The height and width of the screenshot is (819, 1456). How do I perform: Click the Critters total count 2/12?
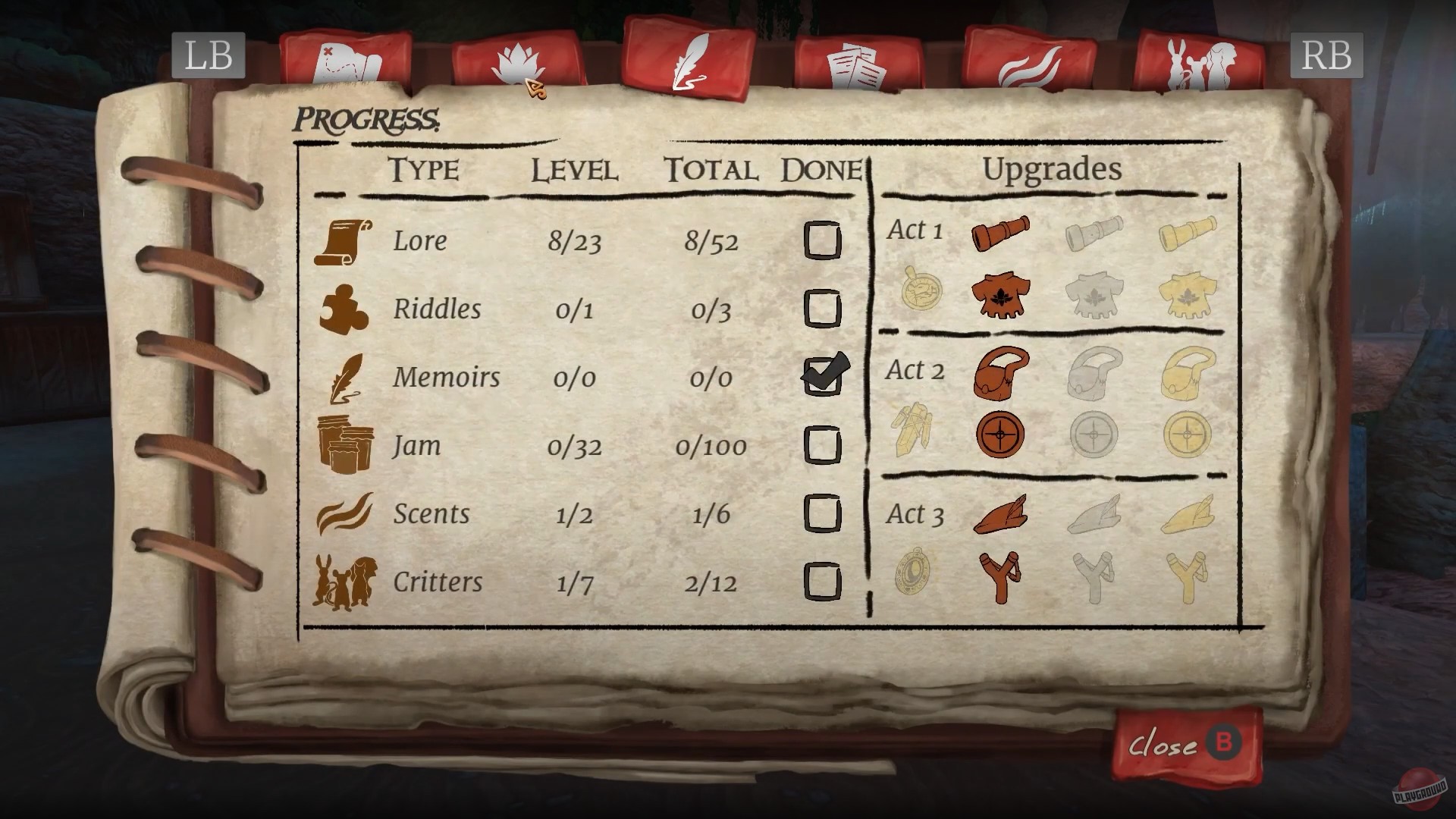[709, 582]
